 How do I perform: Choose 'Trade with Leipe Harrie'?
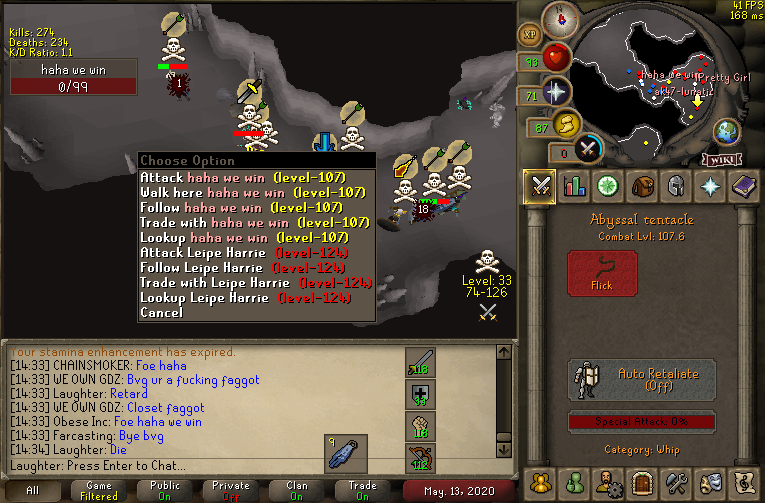tap(255, 282)
